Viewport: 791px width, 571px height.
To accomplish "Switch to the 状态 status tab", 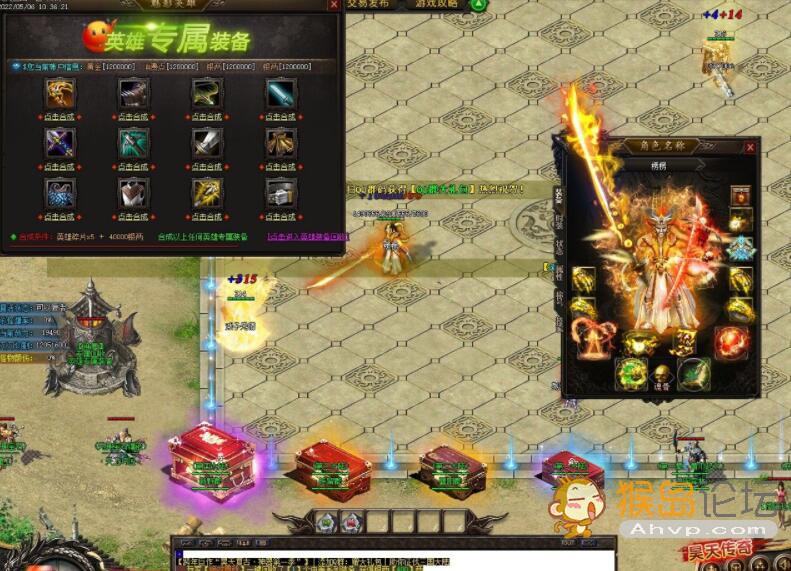I will pos(560,246).
